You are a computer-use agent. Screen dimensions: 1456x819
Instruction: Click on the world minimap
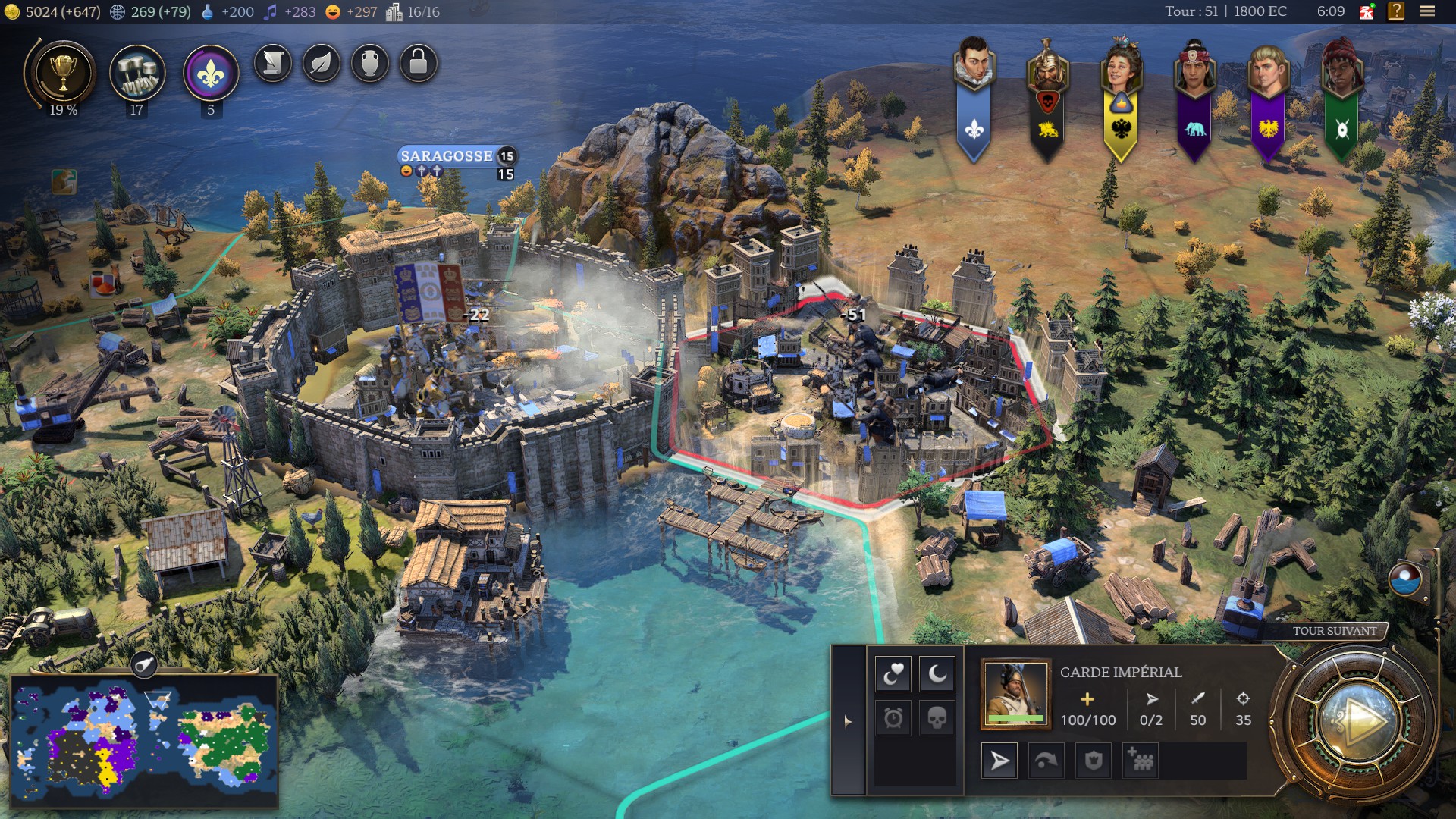pos(144,739)
